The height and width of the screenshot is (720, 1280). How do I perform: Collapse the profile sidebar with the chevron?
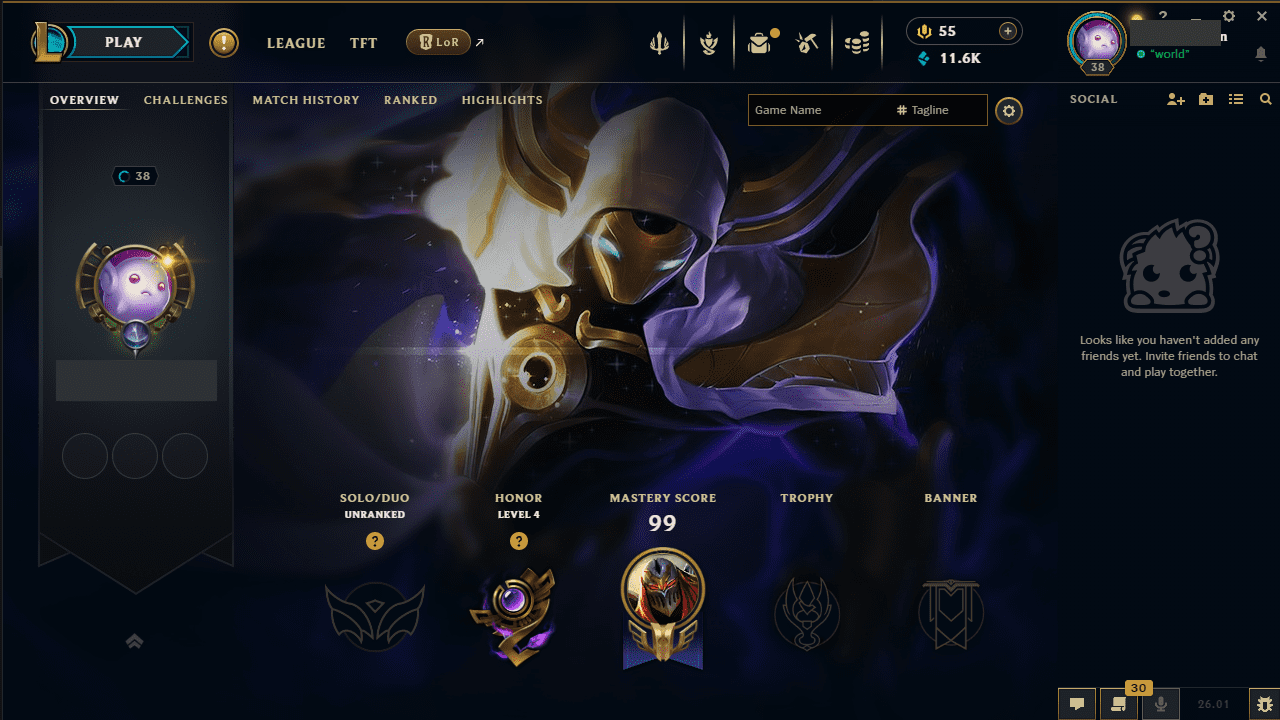135,641
